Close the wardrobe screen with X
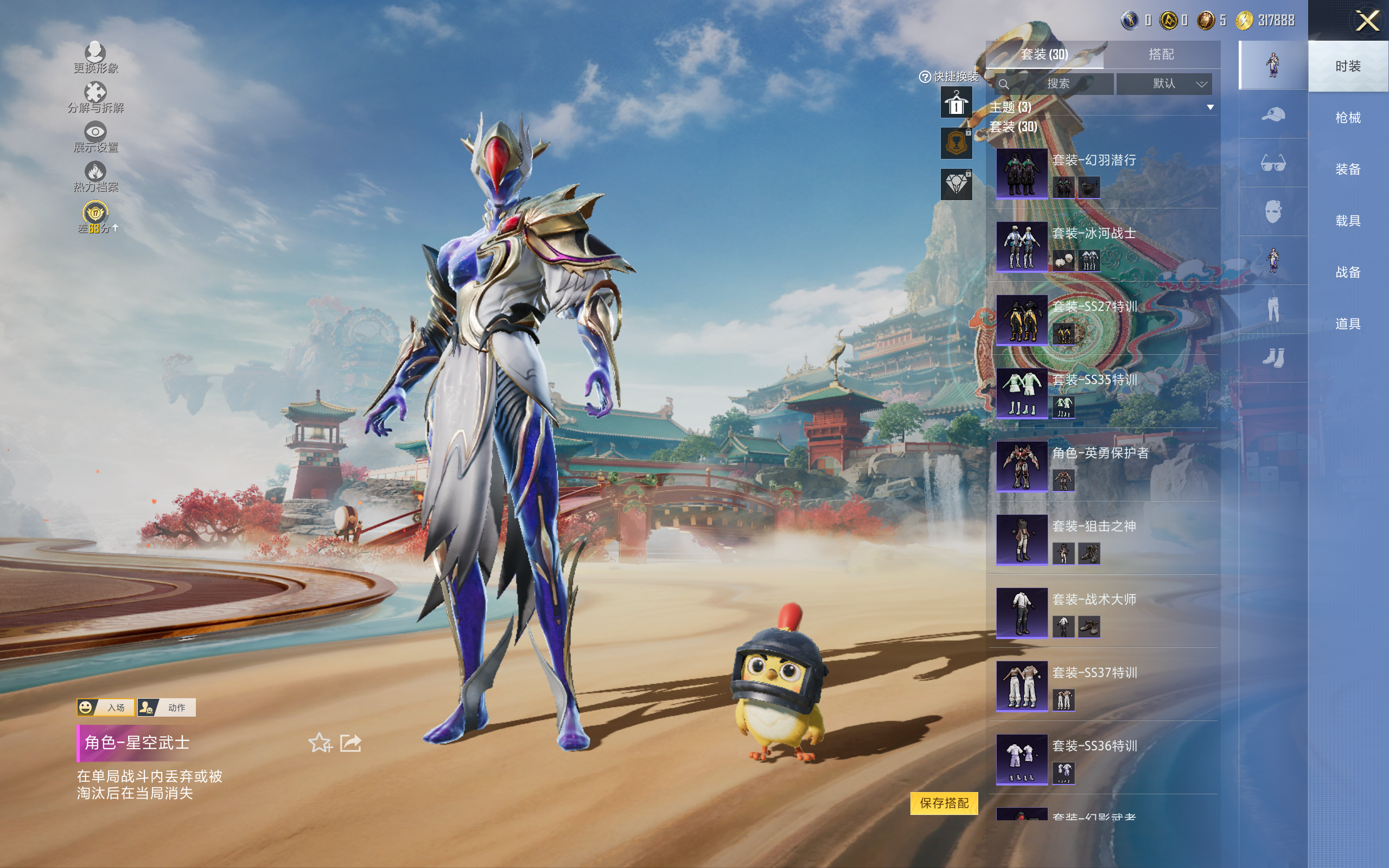 tap(1367, 21)
